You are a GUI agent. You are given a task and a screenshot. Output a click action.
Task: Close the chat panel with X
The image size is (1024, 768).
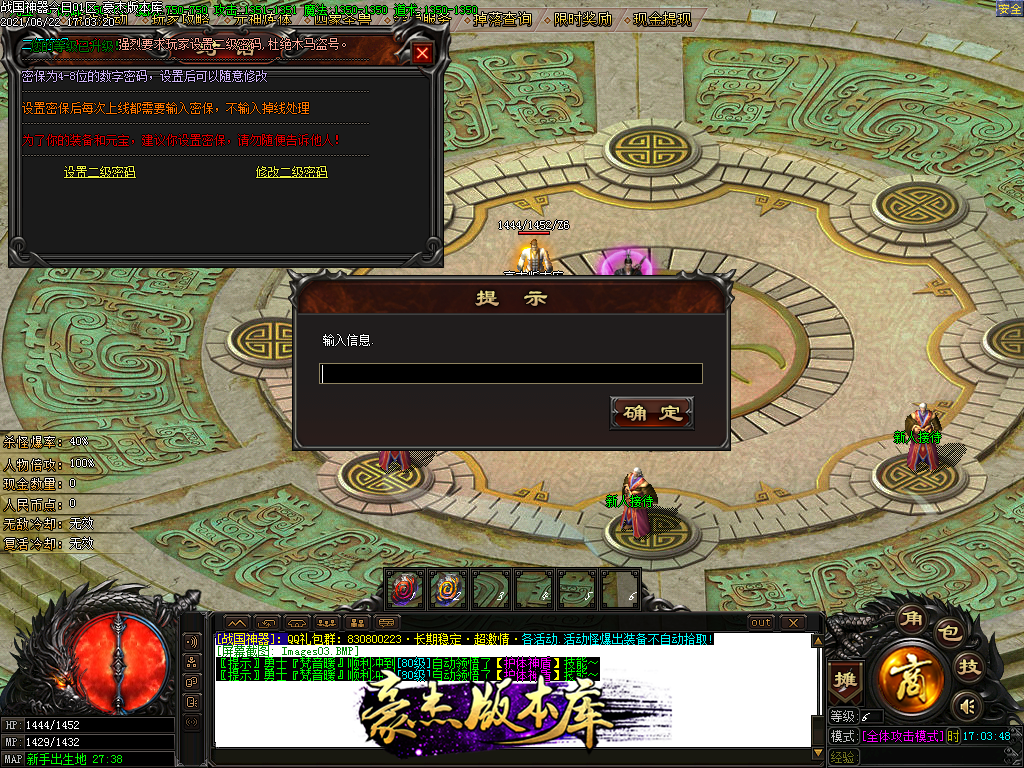pyautogui.click(x=792, y=622)
